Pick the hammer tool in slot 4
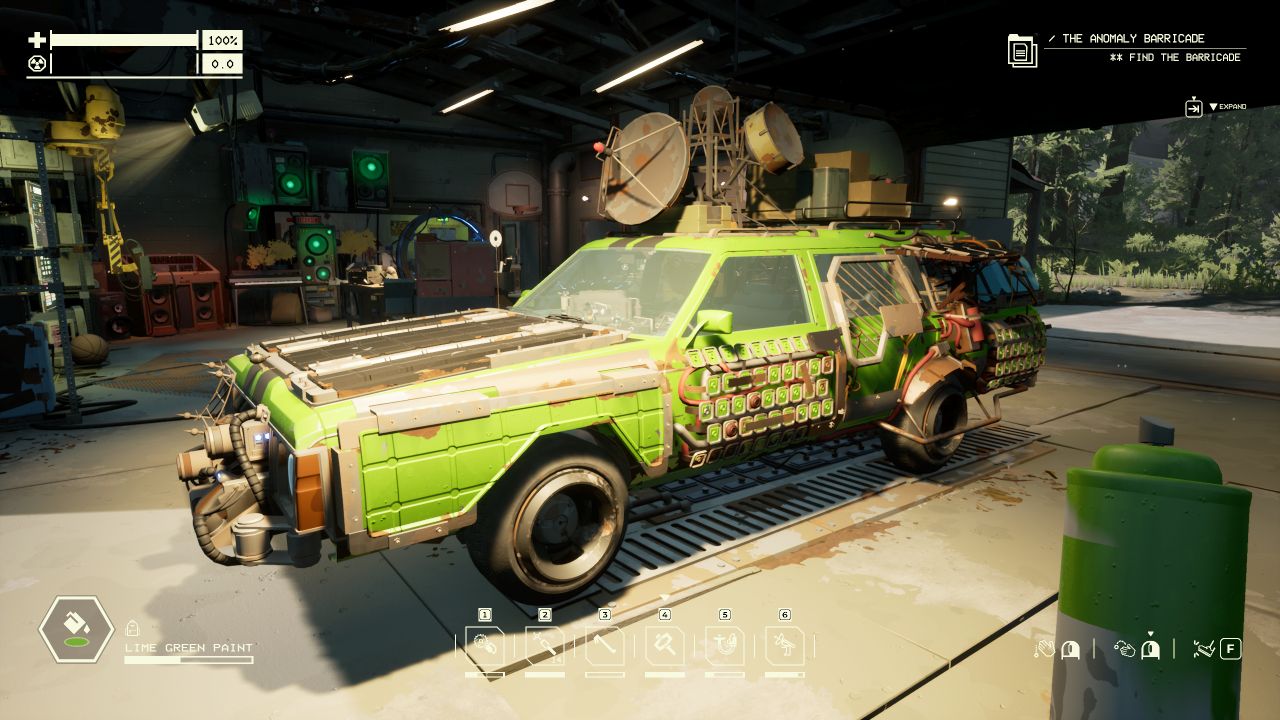This screenshot has width=1280, height=720. [665, 646]
